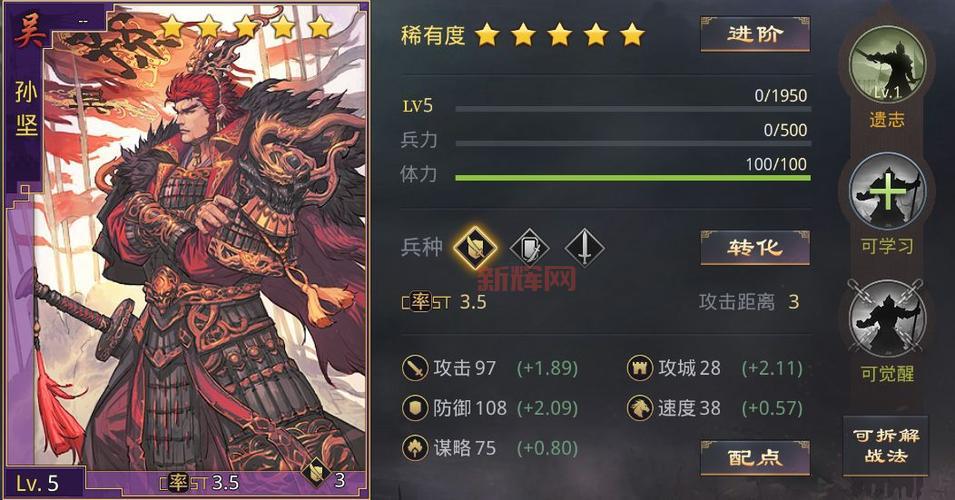Open the 进阶 advancement button
Screen dimensions: 955x500
[754, 34]
